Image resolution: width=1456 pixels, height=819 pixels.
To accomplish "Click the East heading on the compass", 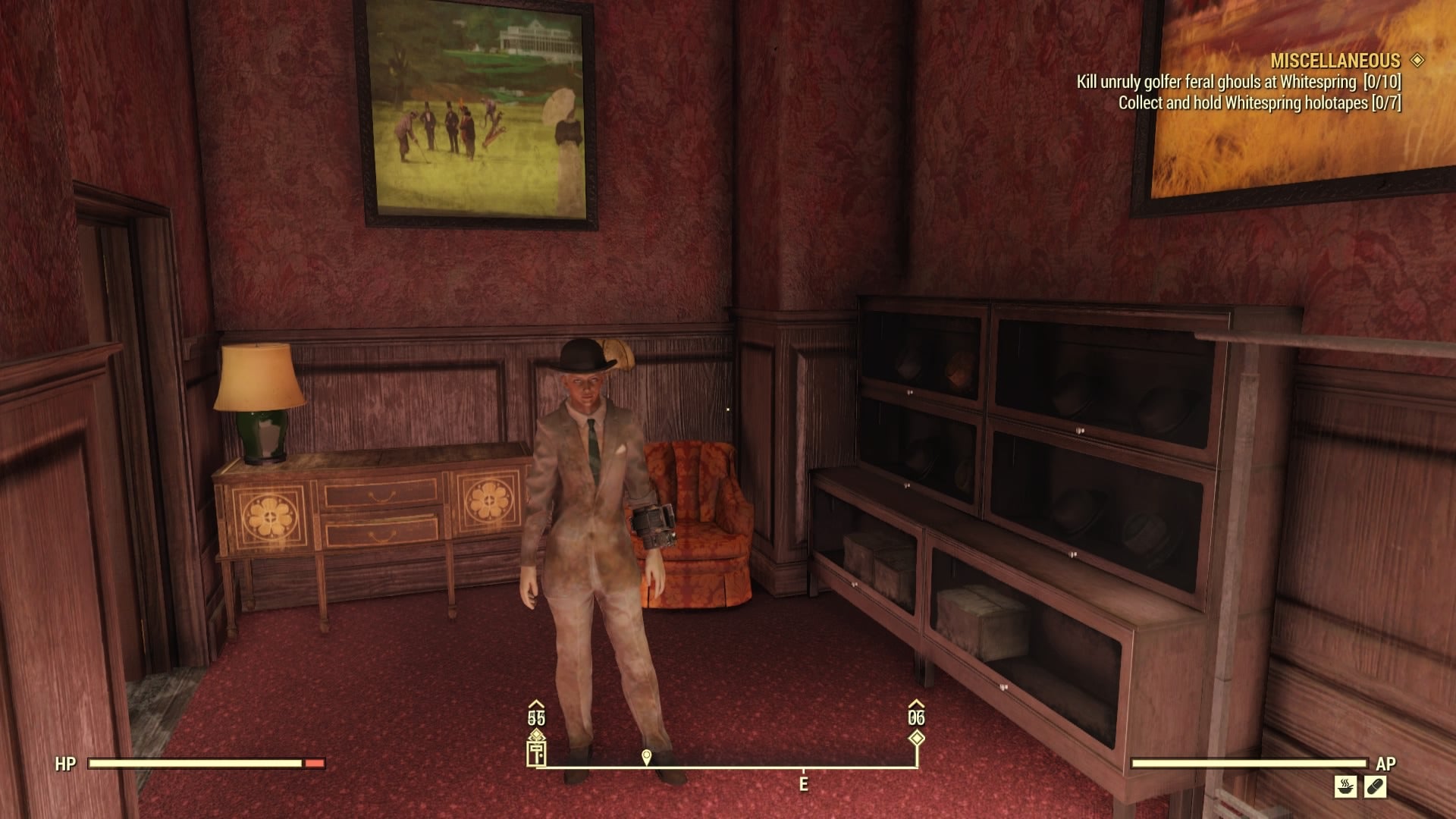I will (803, 784).
